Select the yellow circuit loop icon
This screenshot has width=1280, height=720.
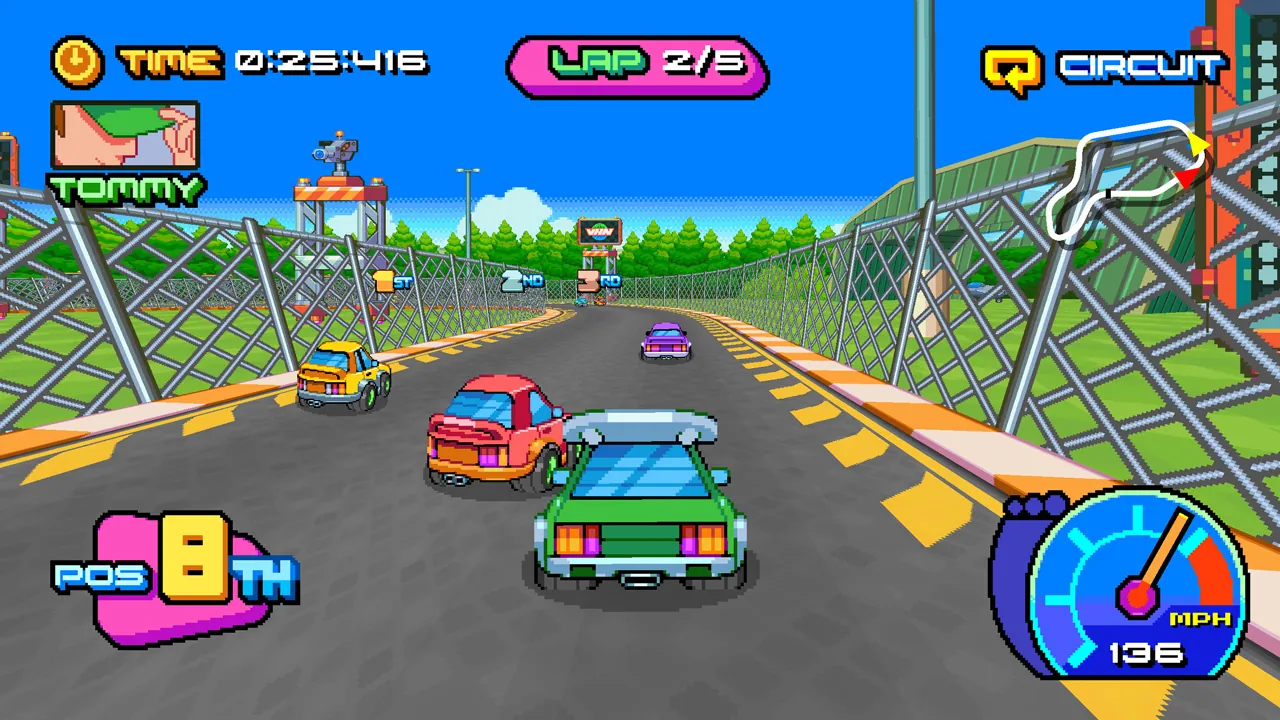1012,64
